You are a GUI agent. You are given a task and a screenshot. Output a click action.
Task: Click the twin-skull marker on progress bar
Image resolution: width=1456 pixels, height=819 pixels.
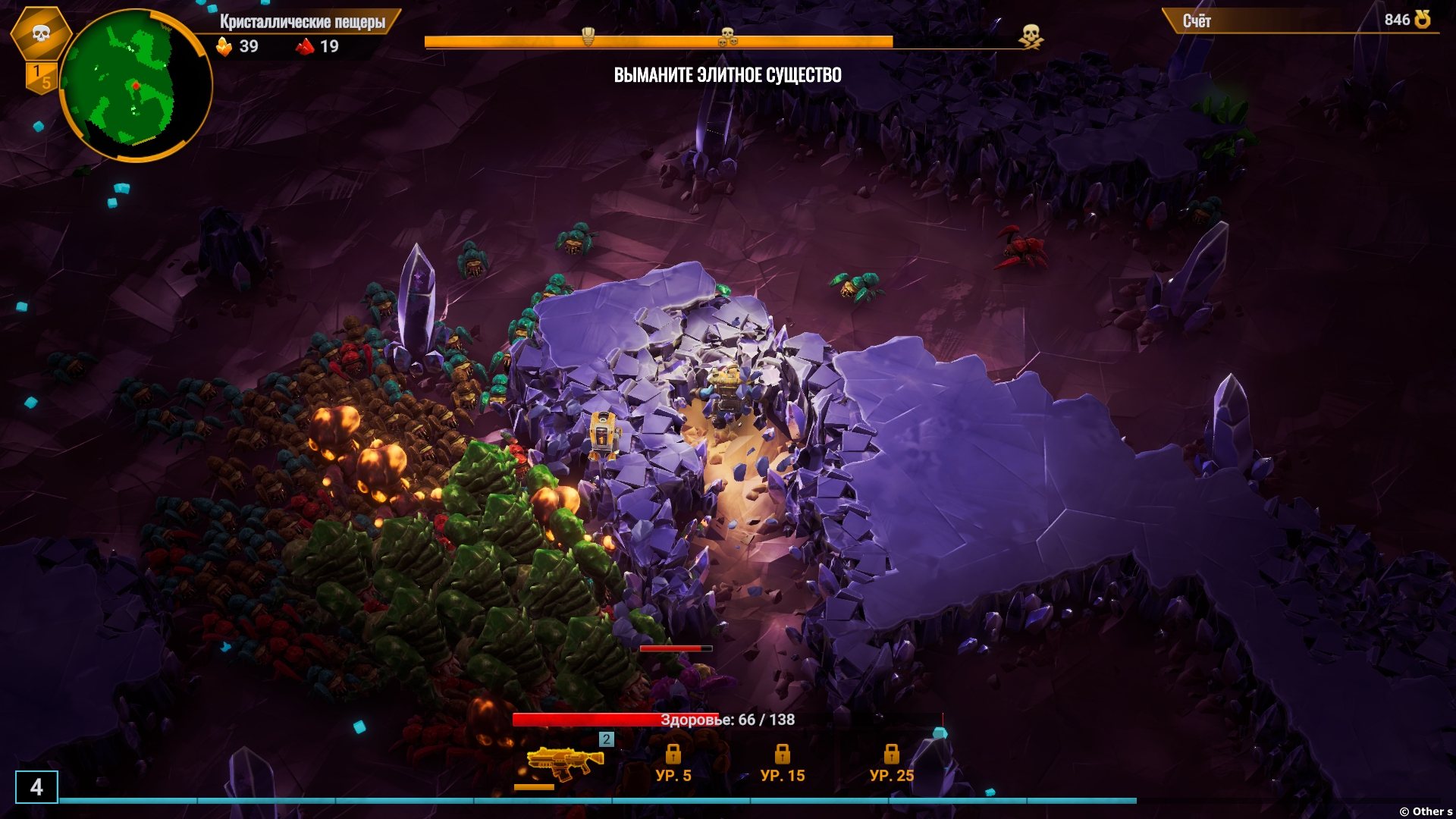coord(727,36)
